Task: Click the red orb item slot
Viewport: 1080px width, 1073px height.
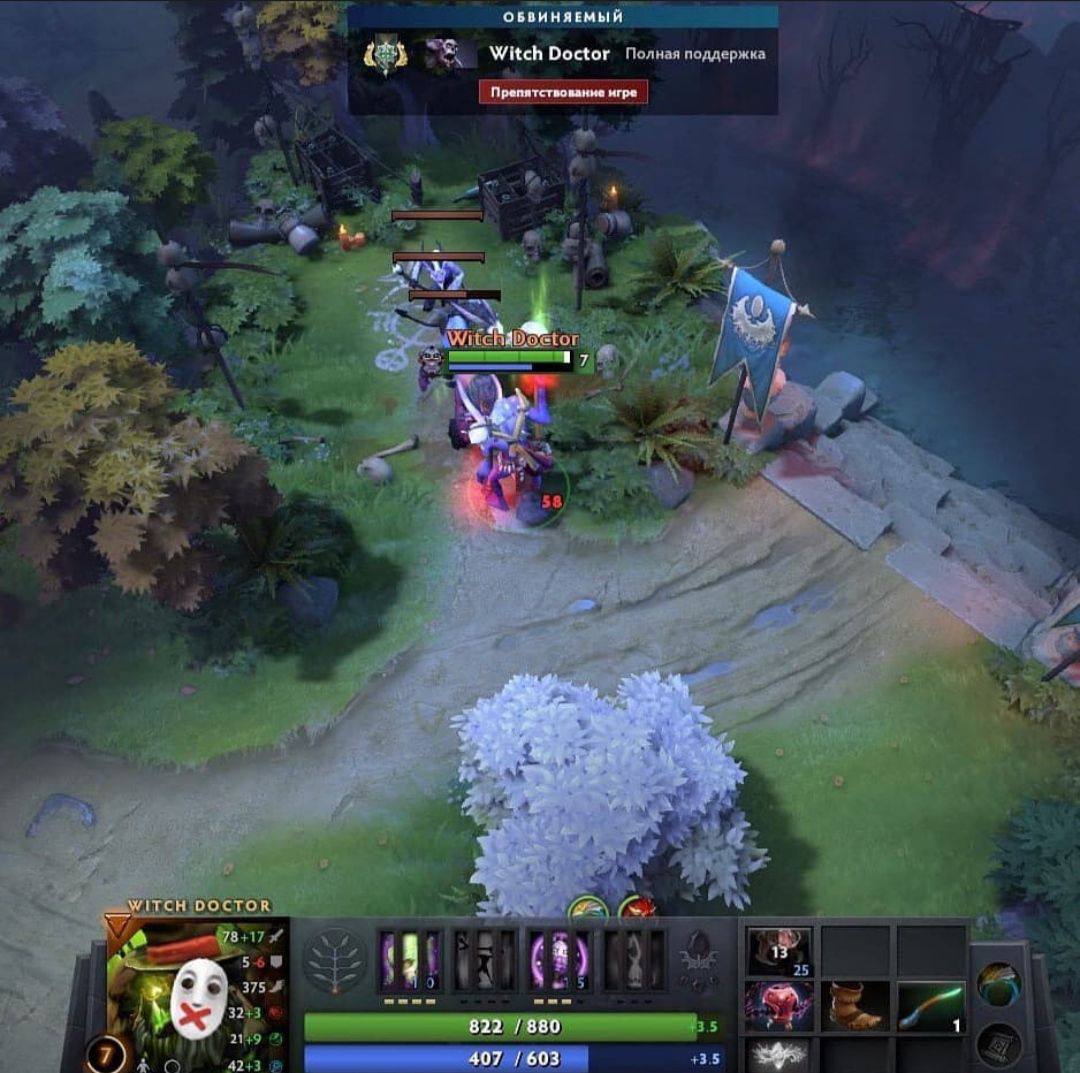Action: (779, 1005)
